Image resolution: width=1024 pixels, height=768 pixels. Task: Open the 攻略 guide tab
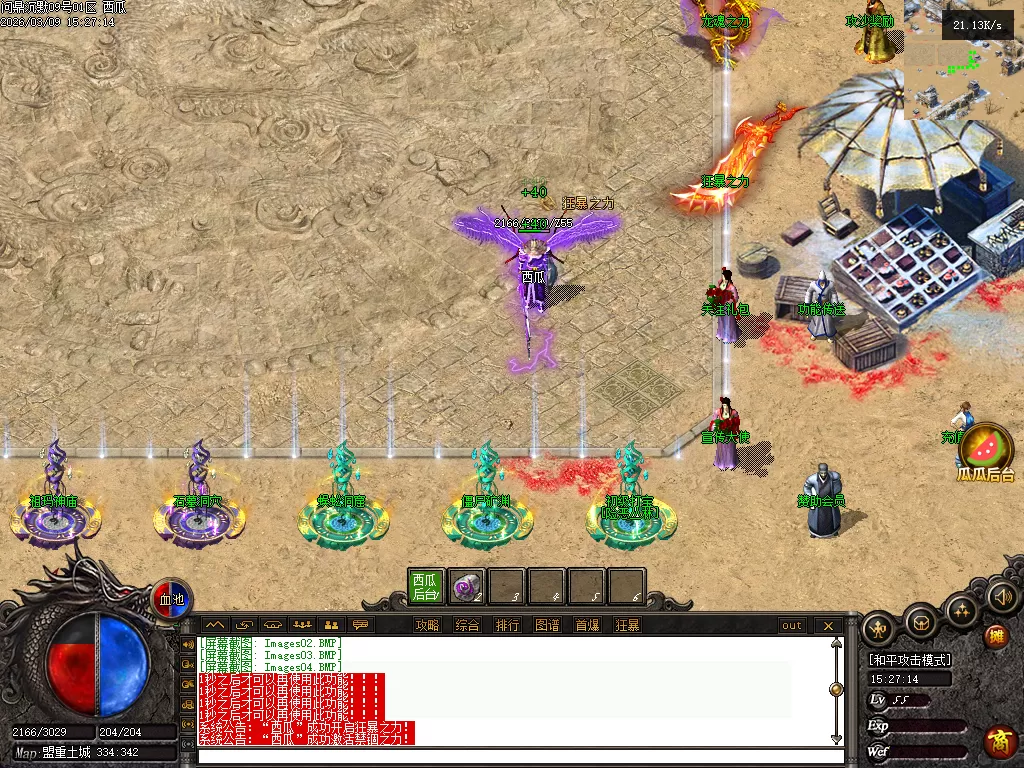click(x=427, y=626)
